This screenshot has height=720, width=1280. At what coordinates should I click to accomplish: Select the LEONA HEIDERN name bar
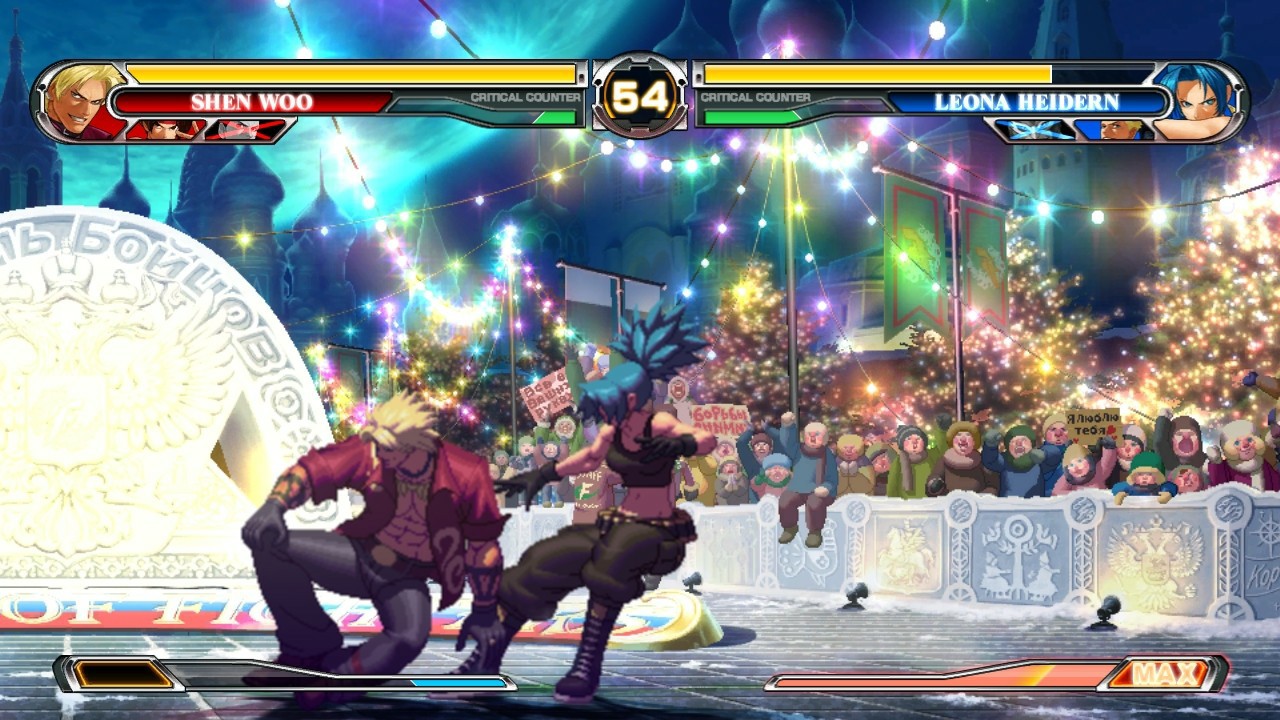pyautogui.click(x=1030, y=99)
